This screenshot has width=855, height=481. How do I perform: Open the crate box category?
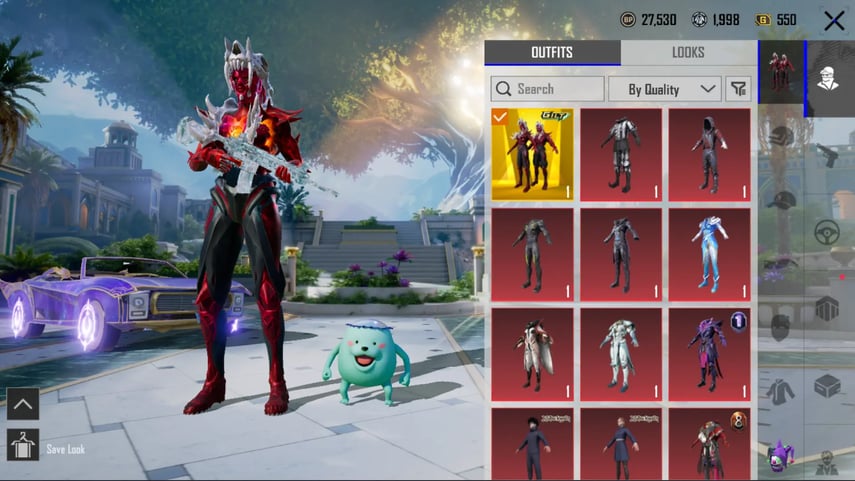click(827, 386)
